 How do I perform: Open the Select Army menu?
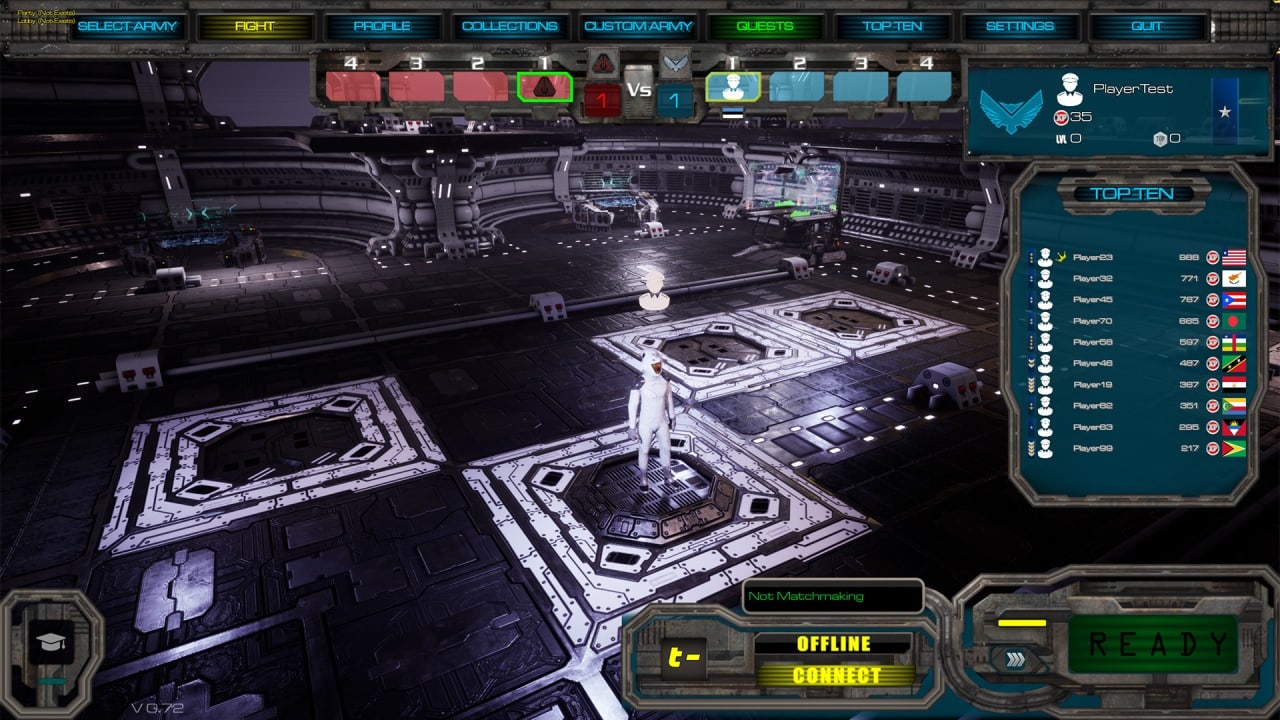pyautogui.click(x=127, y=26)
